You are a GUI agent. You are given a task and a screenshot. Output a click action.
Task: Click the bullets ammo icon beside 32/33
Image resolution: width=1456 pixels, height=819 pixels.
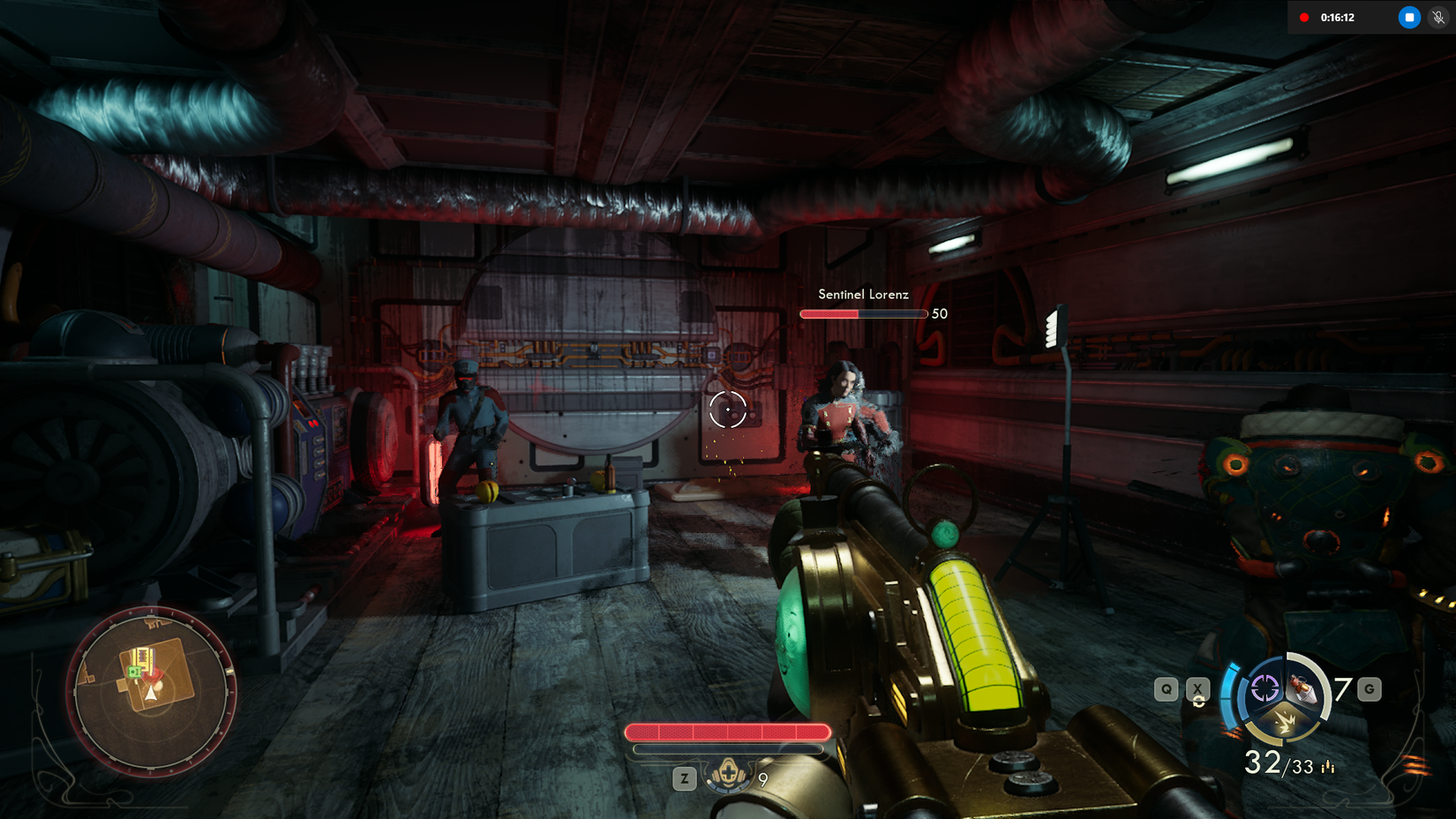point(1328,767)
